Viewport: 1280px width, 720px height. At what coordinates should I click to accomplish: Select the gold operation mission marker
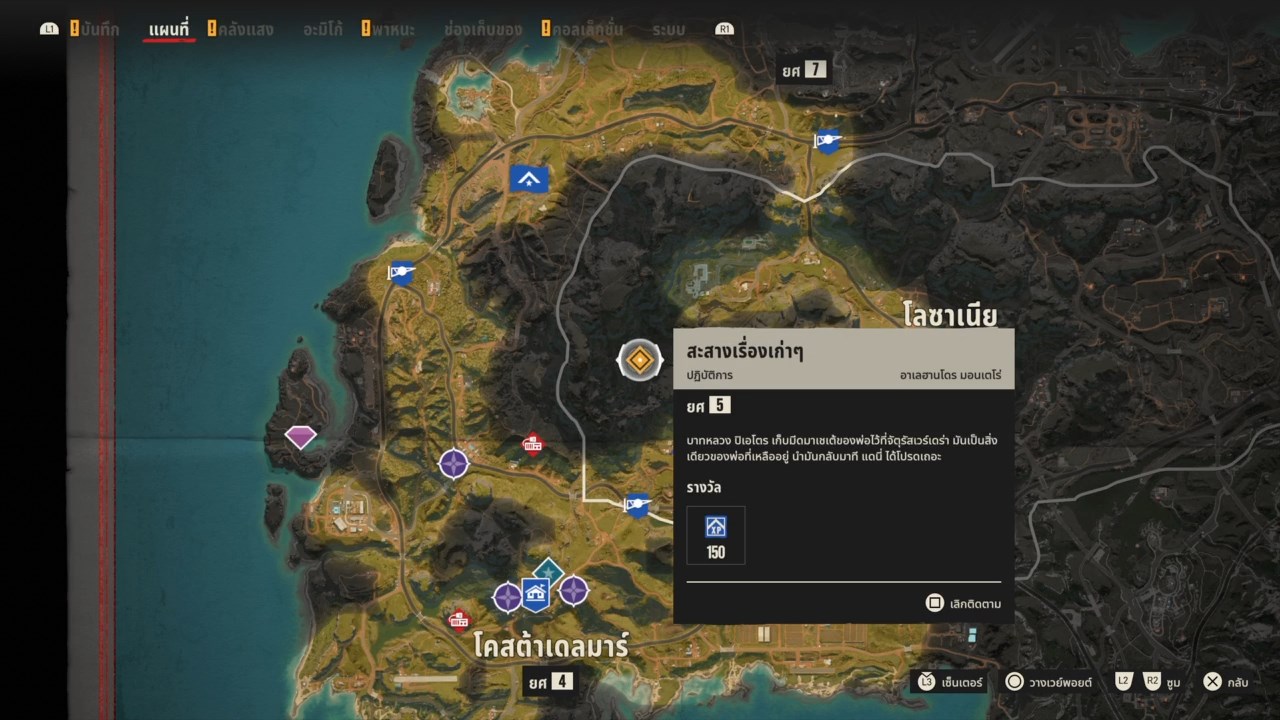(x=640, y=360)
